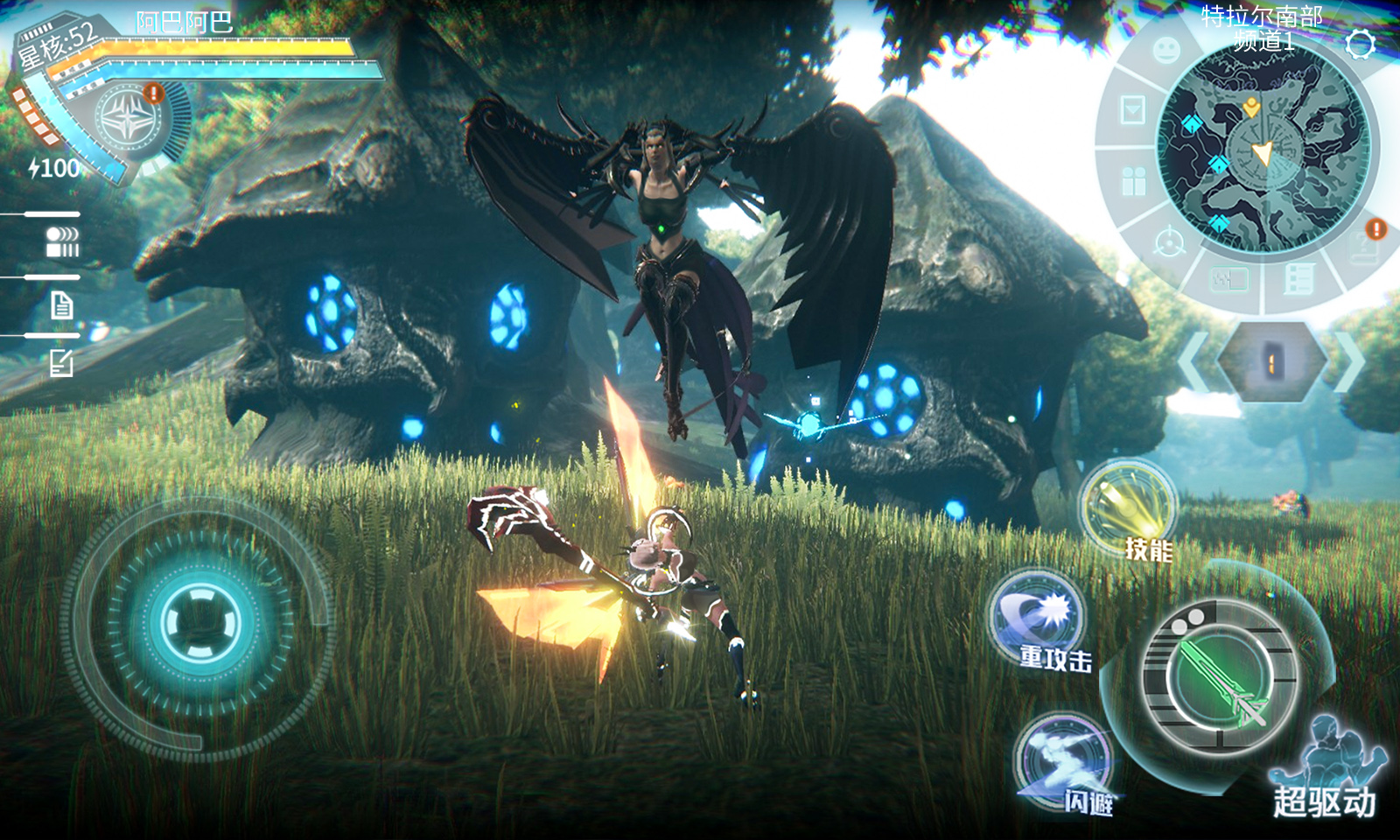Viewport: 1400px width, 840px height.
Task: Click the crosshair target icon on dial
Action: (x=1170, y=241)
